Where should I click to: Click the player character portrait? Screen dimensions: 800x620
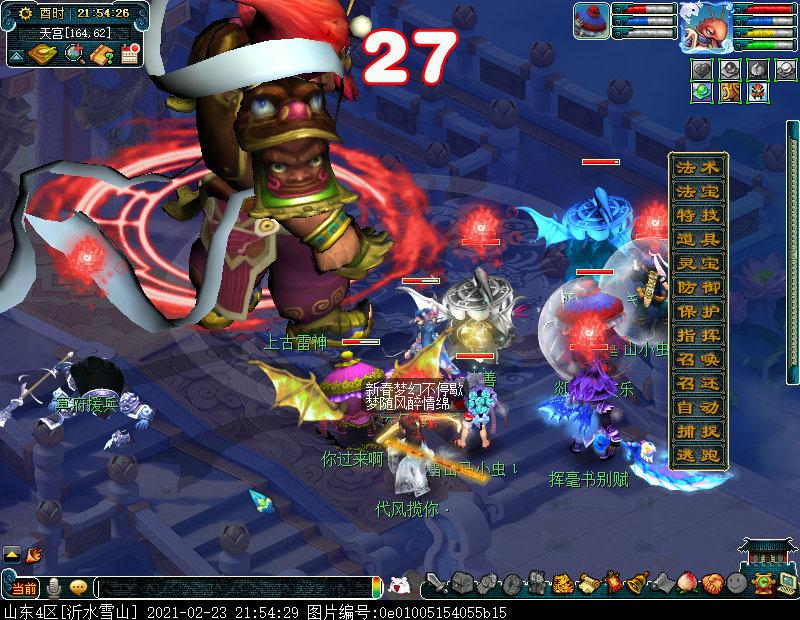click(x=704, y=27)
